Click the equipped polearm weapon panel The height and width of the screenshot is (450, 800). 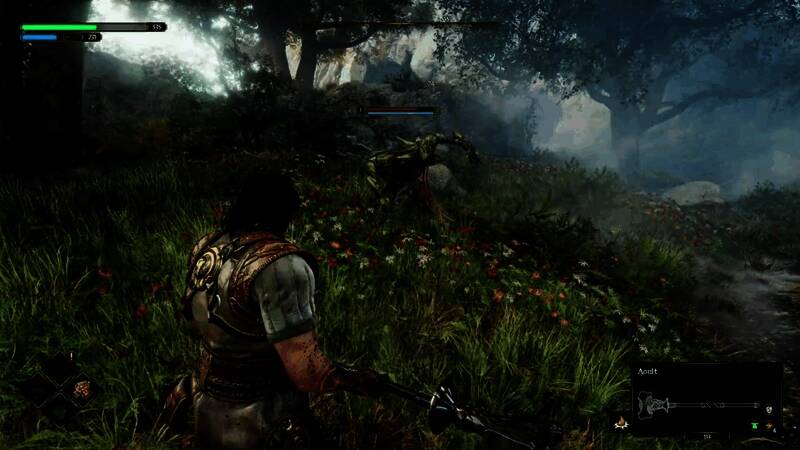tap(706, 403)
